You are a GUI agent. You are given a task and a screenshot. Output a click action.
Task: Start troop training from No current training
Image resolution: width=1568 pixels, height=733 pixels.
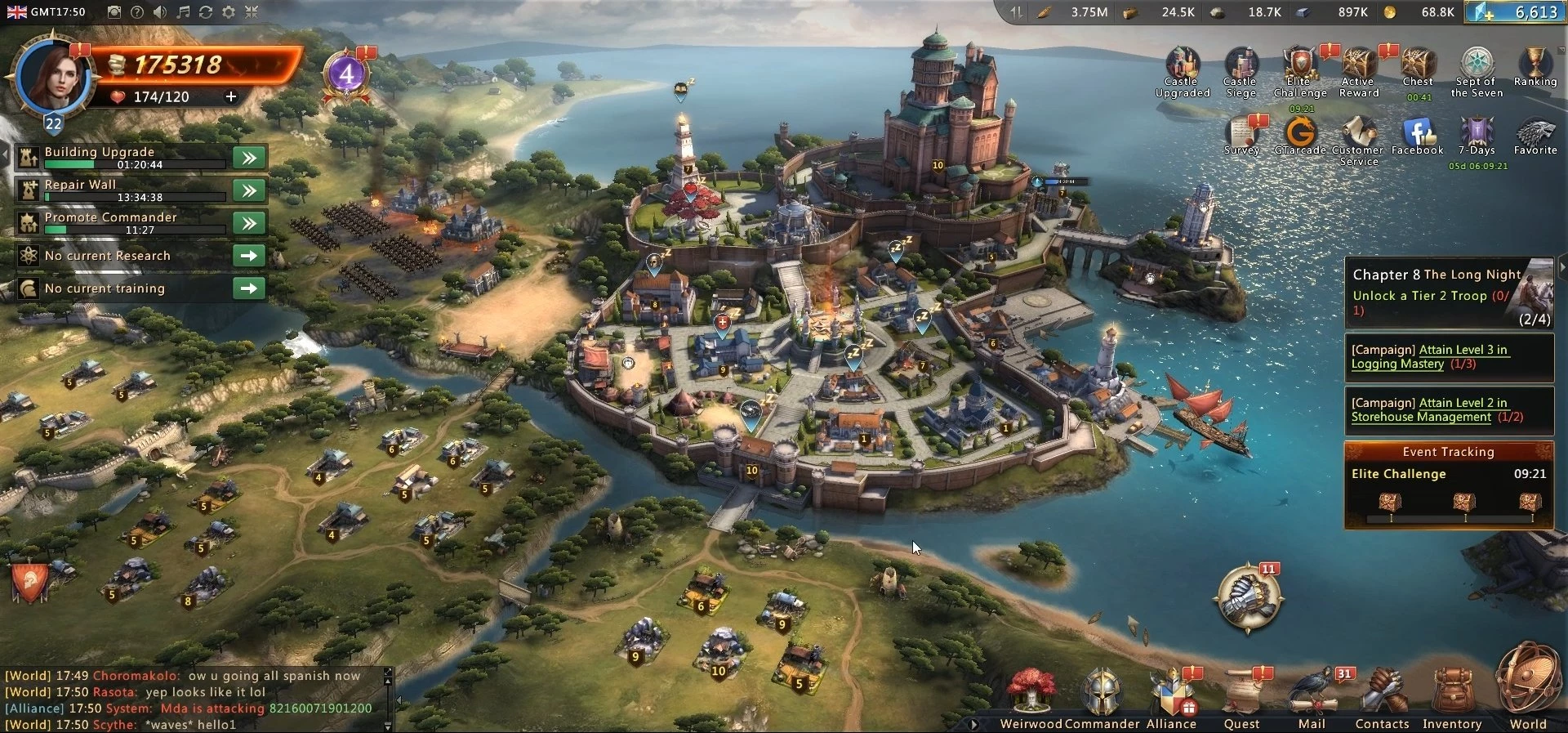pyautogui.click(x=249, y=288)
